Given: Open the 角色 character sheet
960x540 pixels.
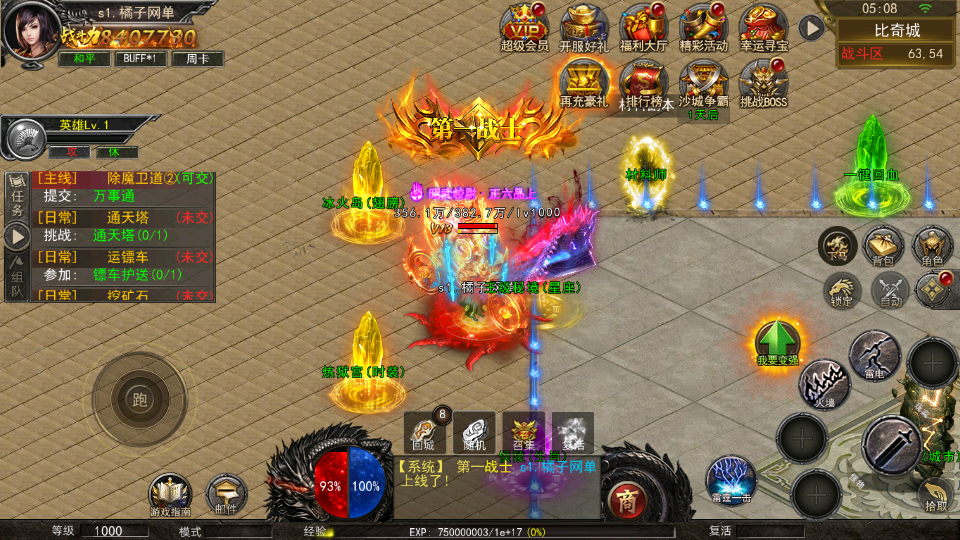Looking at the screenshot, I should pyautogui.click(x=932, y=246).
